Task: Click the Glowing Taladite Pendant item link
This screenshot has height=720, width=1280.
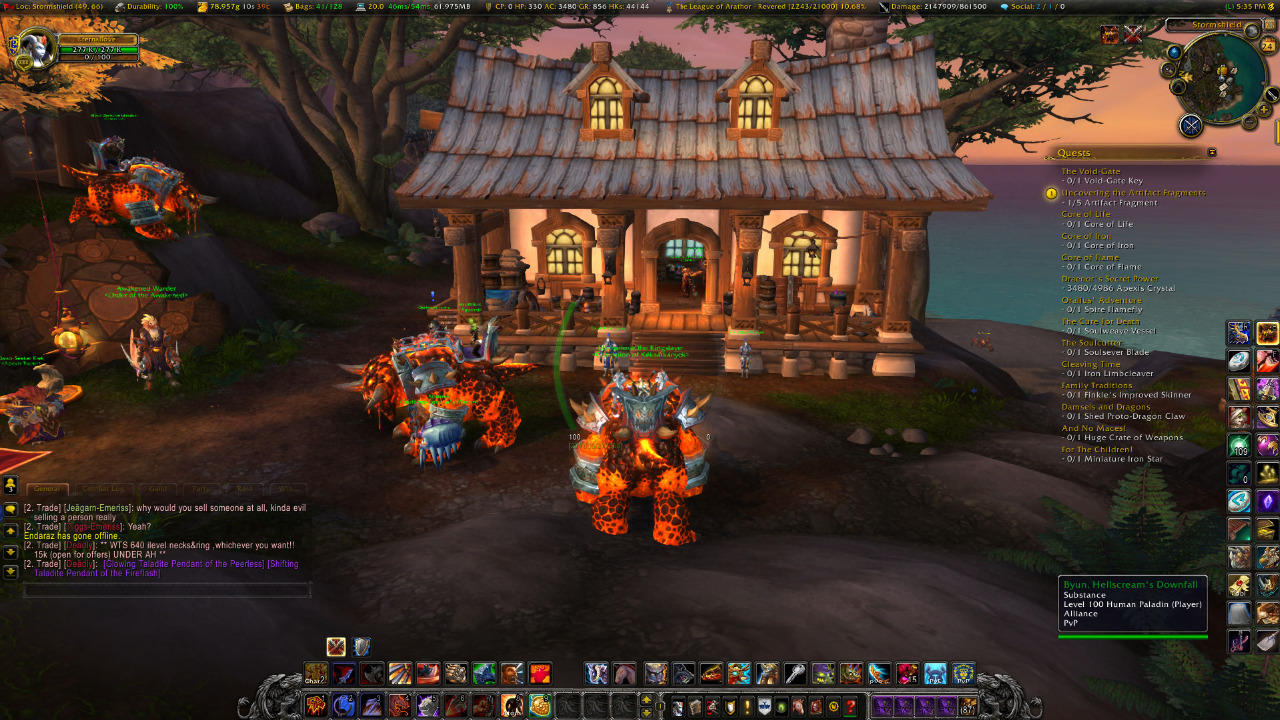Action: pyautogui.click(x=183, y=564)
